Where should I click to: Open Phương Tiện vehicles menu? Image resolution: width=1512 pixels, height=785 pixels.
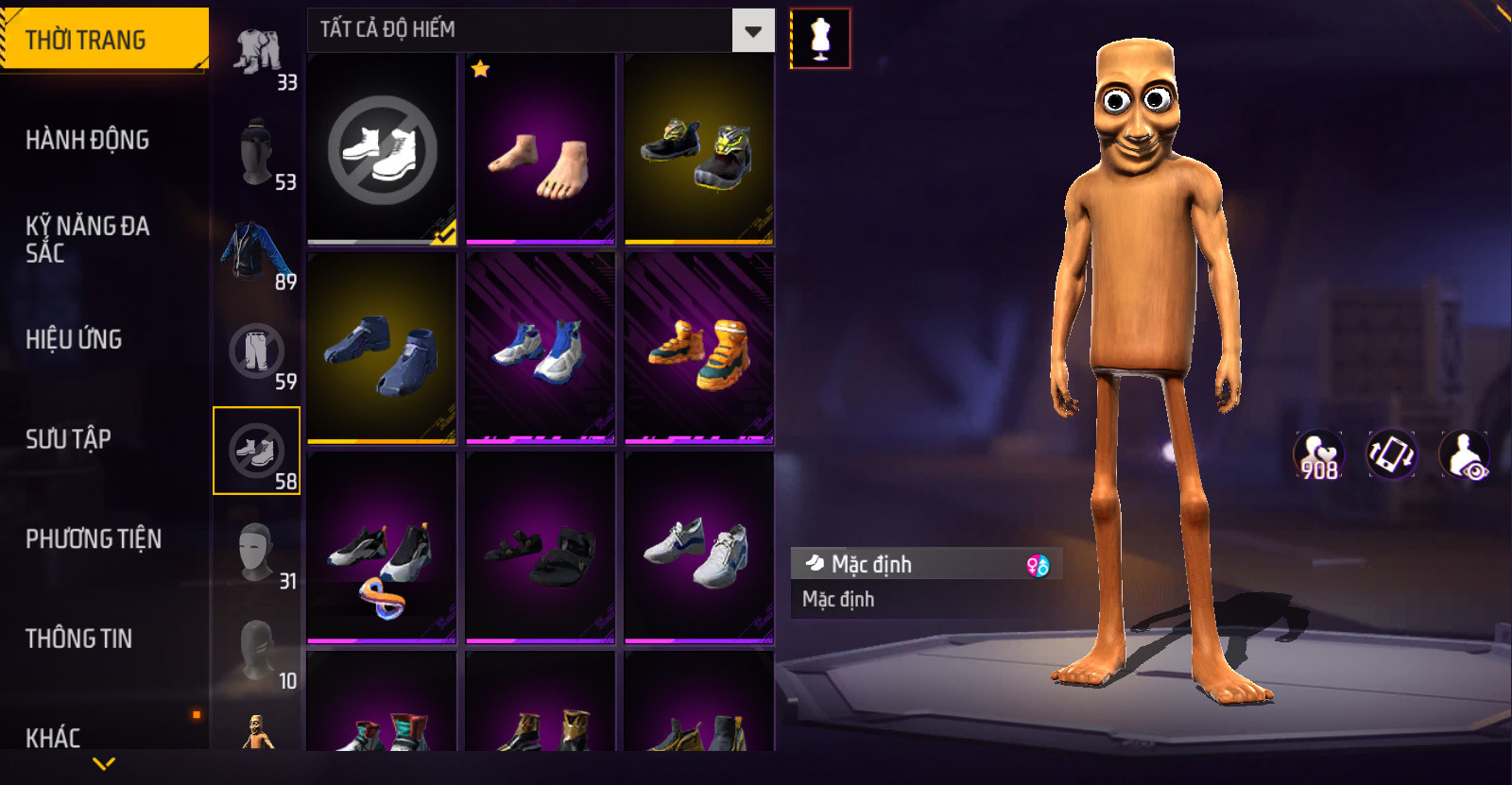[x=93, y=538]
